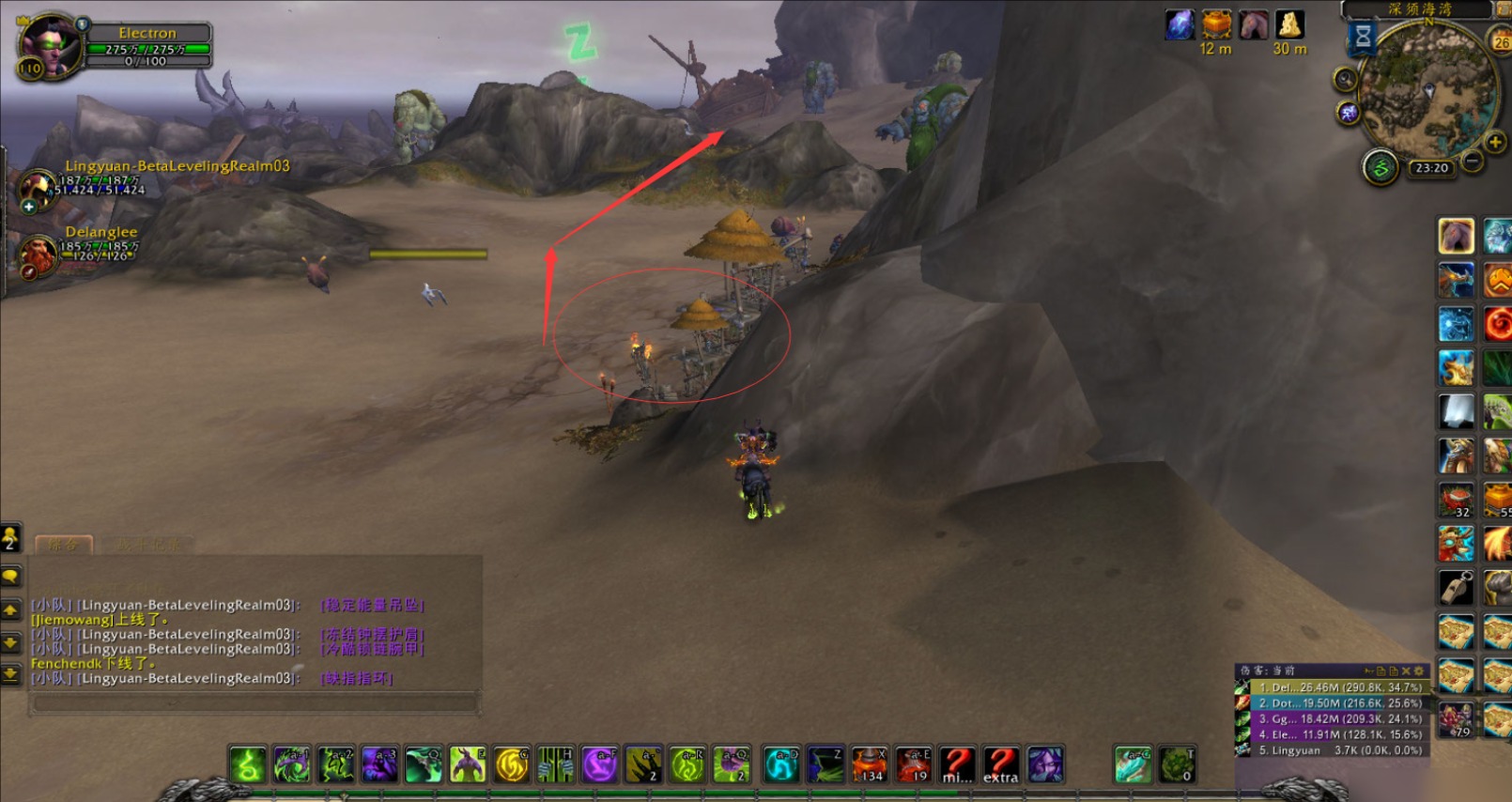Click the 23:20 clock button
1512x802 pixels.
[x=1431, y=168]
